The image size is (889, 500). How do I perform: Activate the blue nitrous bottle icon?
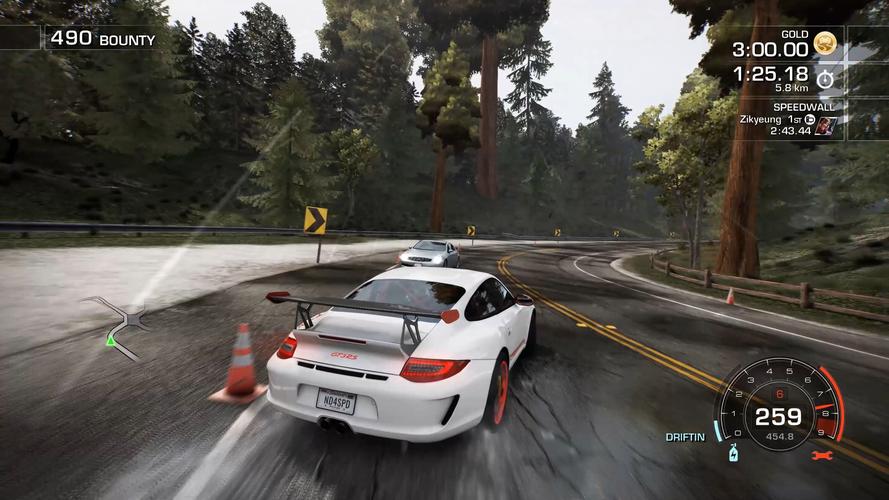pos(734,452)
